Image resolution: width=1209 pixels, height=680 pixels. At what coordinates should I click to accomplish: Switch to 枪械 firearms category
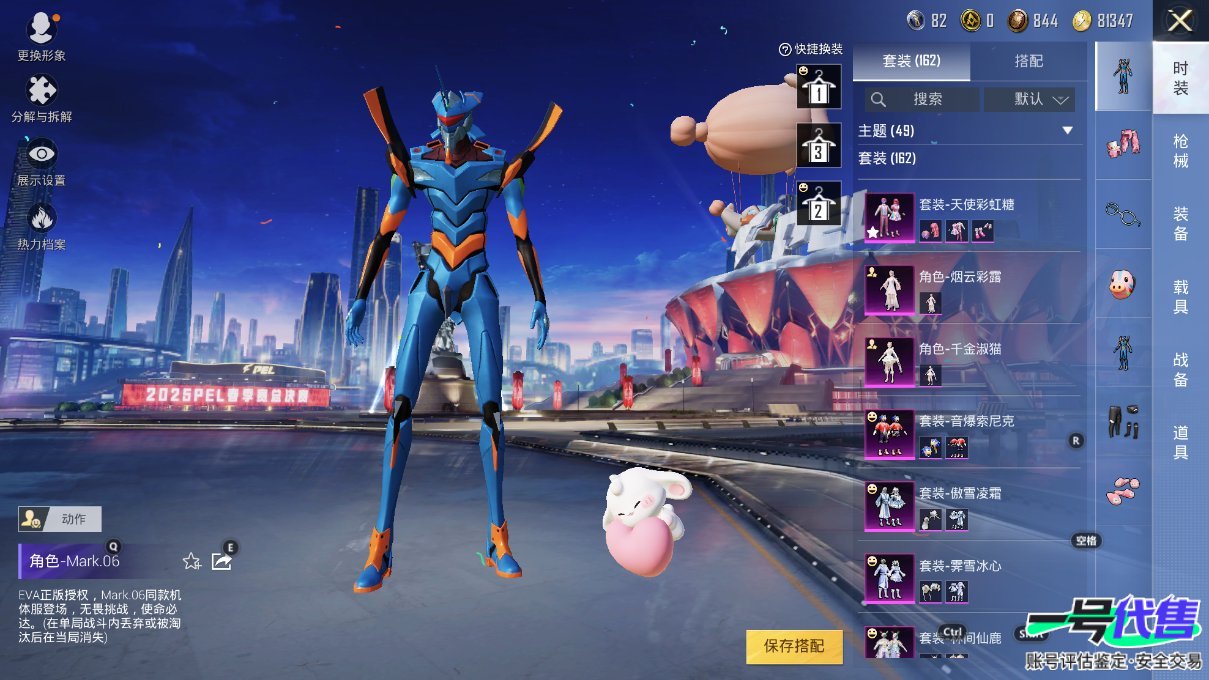pos(1181,151)
